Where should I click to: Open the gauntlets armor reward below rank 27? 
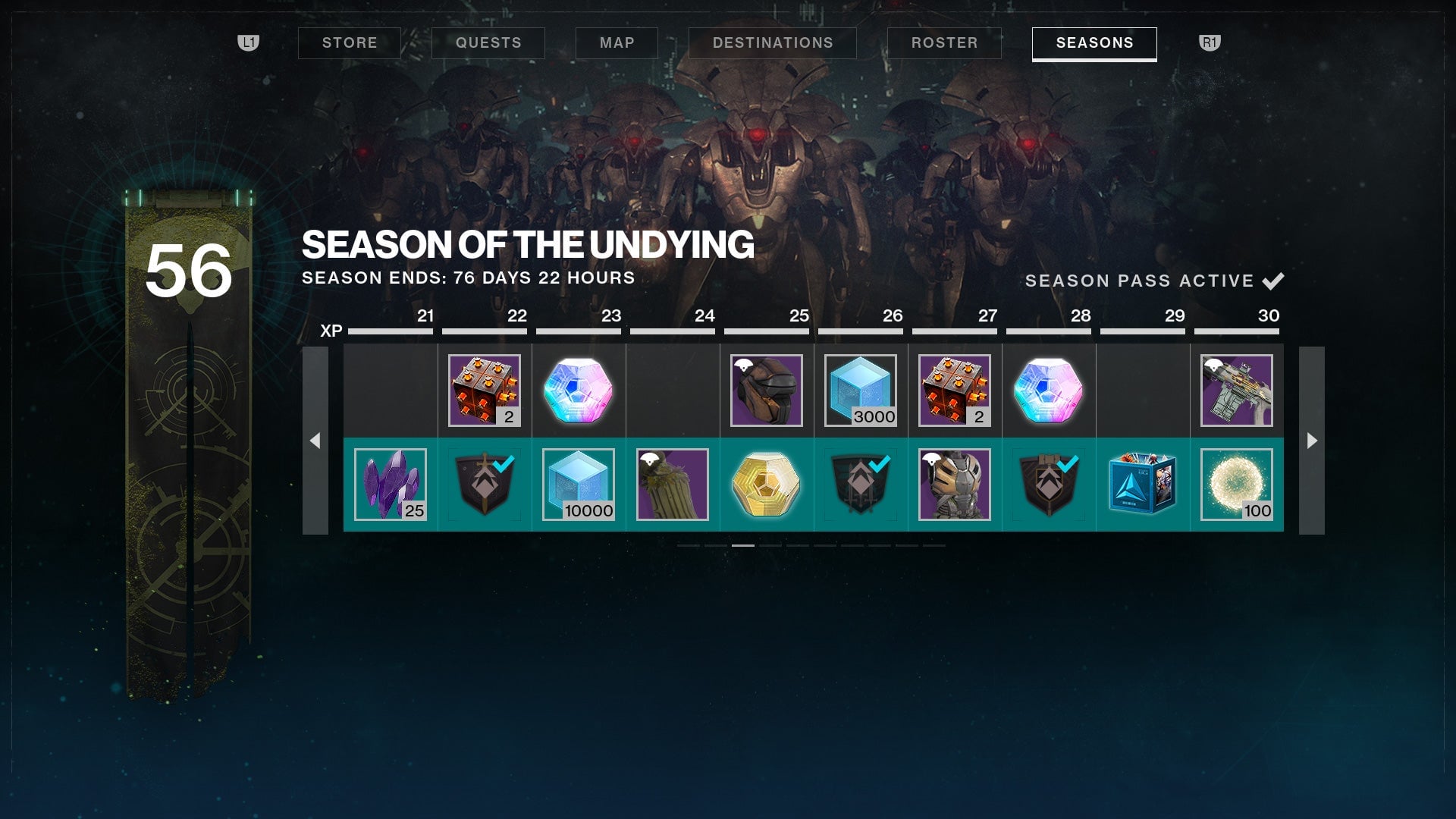(955, 485)
